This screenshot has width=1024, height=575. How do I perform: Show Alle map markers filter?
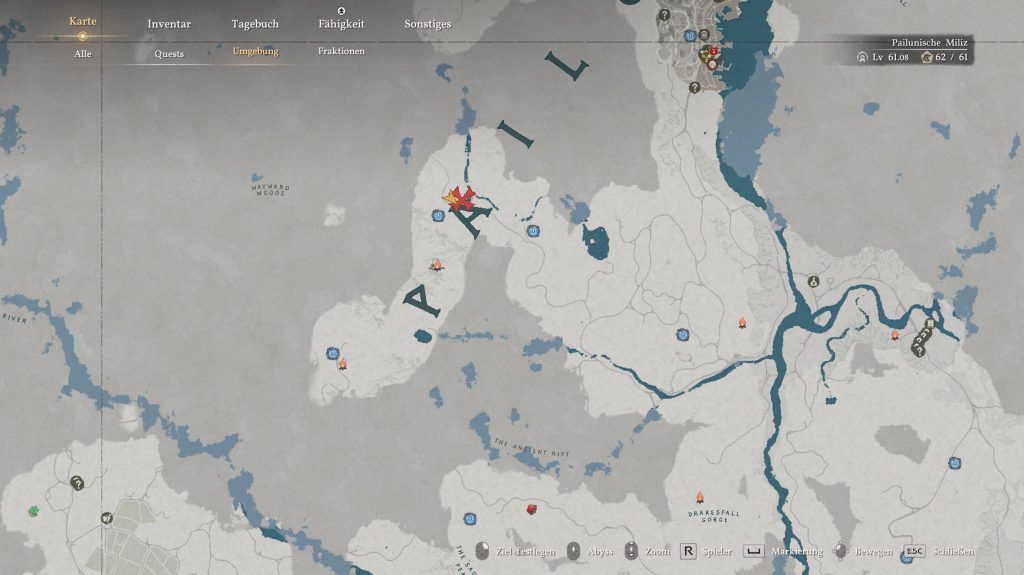pyautogui.click(x=83, y=53)
